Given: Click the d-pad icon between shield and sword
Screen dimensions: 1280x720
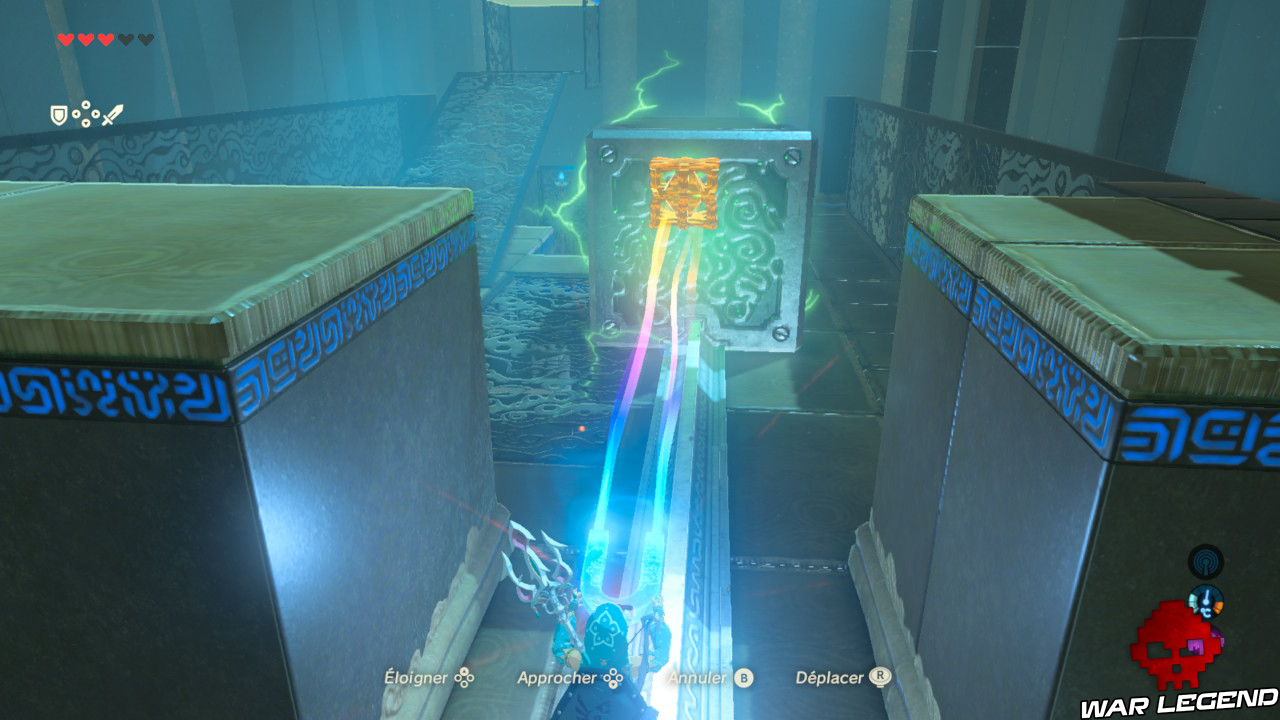Looking at the screenshot, I should (x=86, y=113).
